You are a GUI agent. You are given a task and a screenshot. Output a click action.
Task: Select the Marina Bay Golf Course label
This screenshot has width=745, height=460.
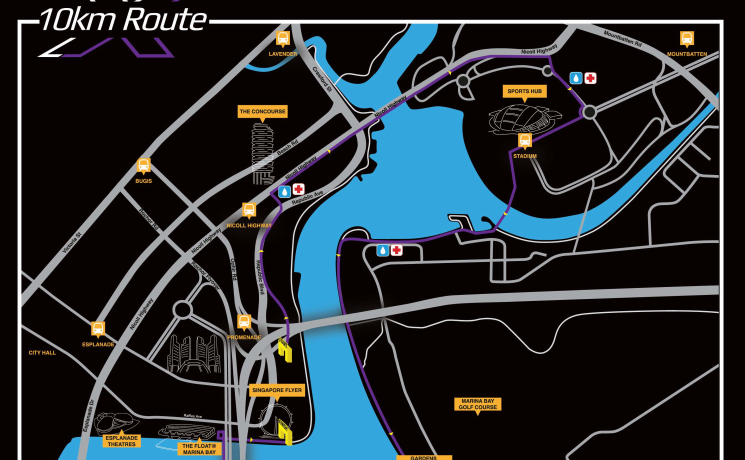point(476,404)
